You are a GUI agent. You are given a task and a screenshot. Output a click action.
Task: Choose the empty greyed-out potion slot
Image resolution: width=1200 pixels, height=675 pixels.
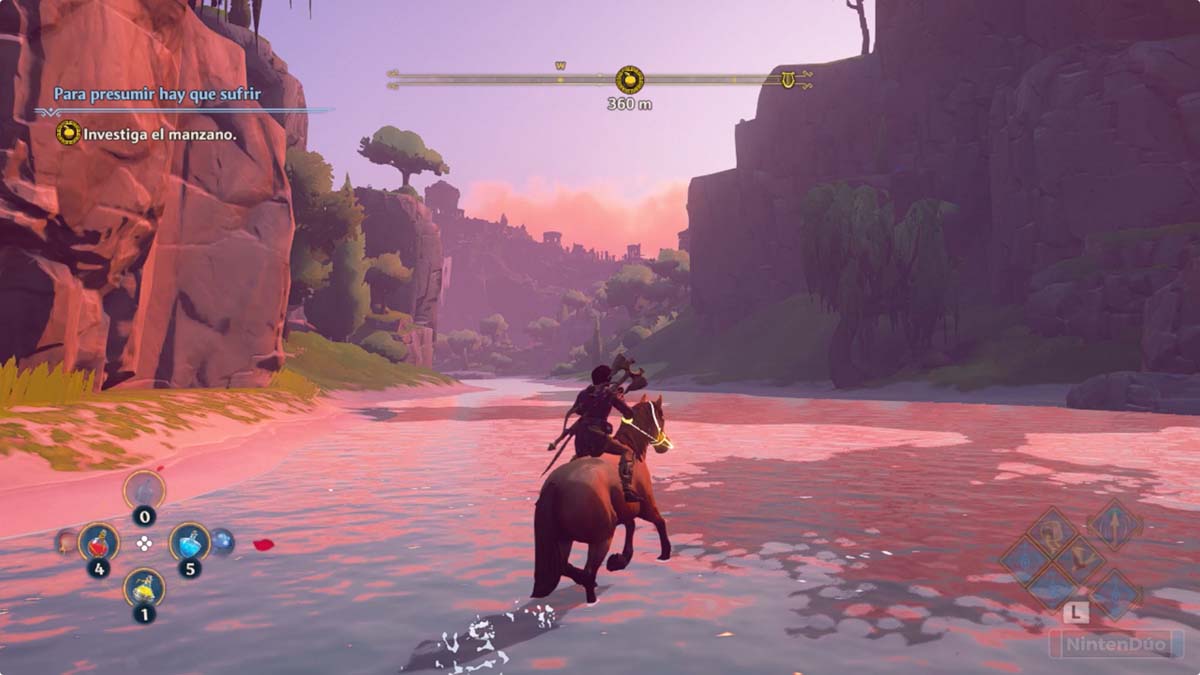[144, 490]
